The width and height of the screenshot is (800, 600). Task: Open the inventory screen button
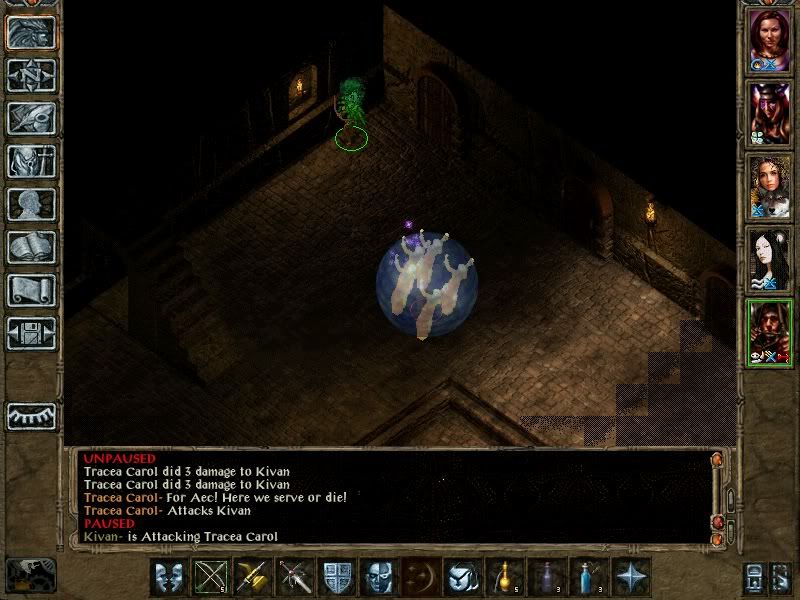click(x=31, y=161)
